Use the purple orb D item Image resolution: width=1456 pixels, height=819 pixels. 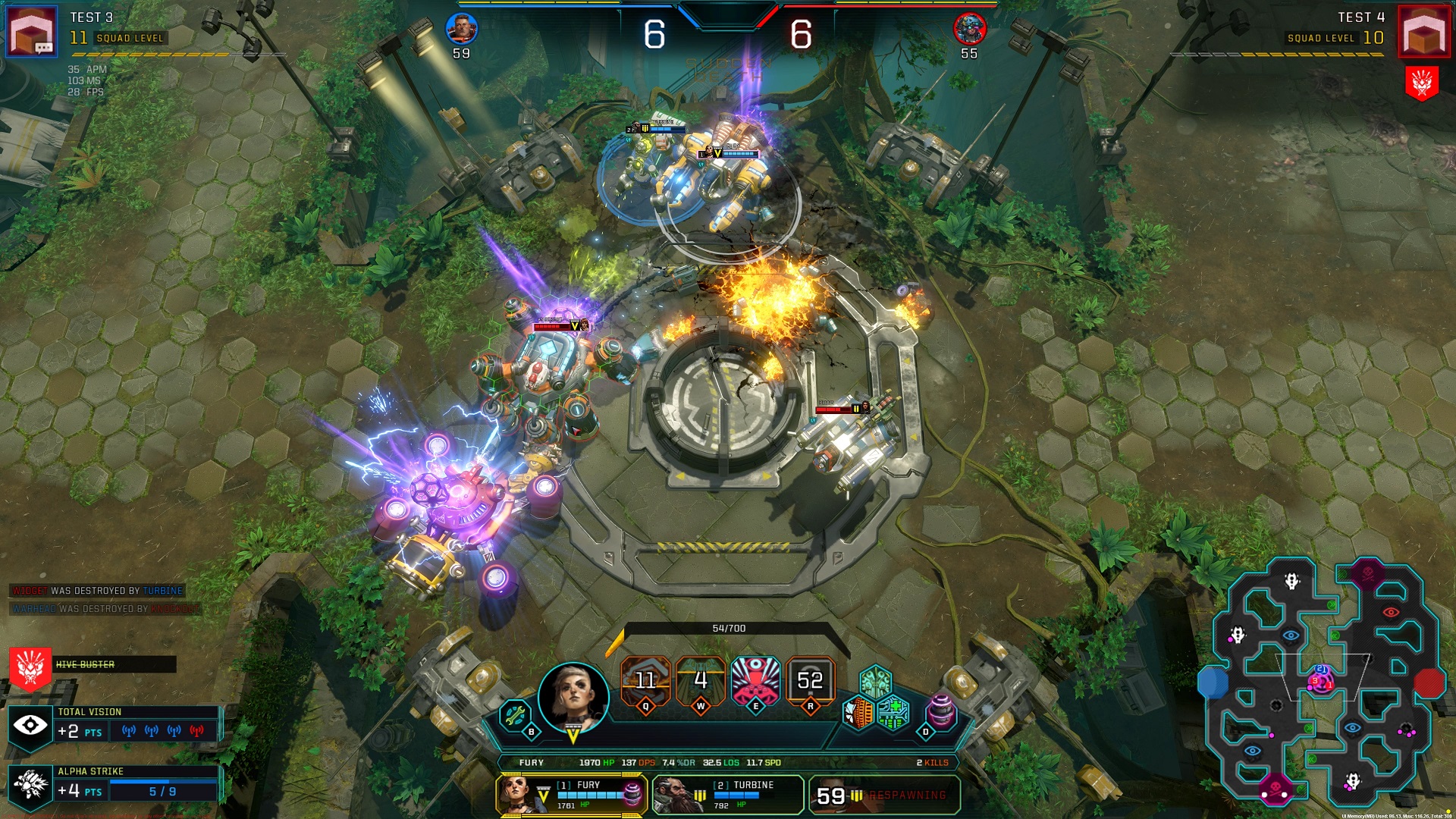coord(941,714)
